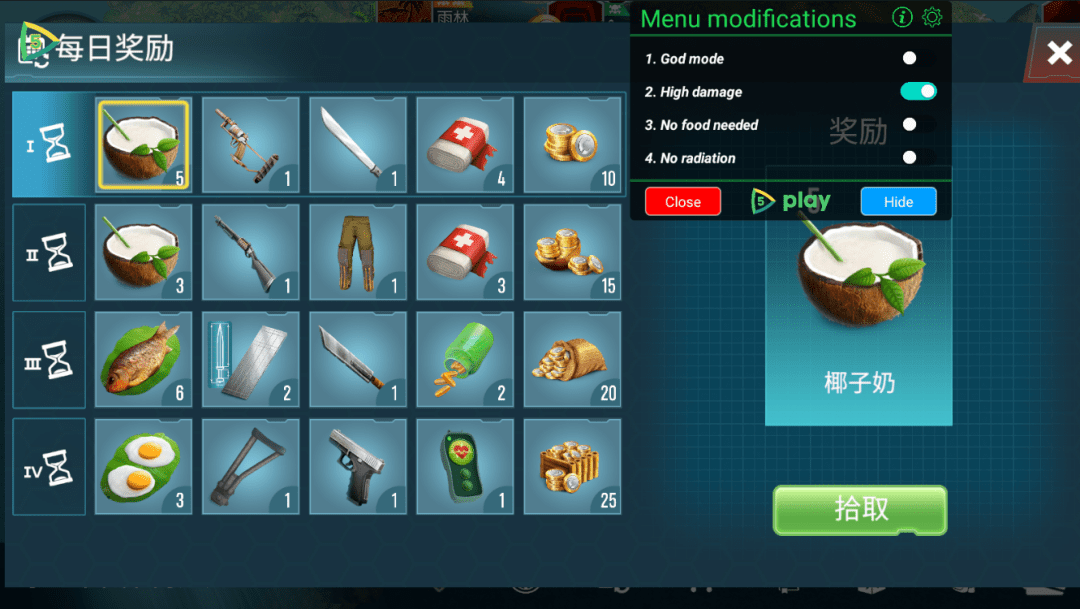Choose the grilled fish reward slot

click(x=143, y=360)
